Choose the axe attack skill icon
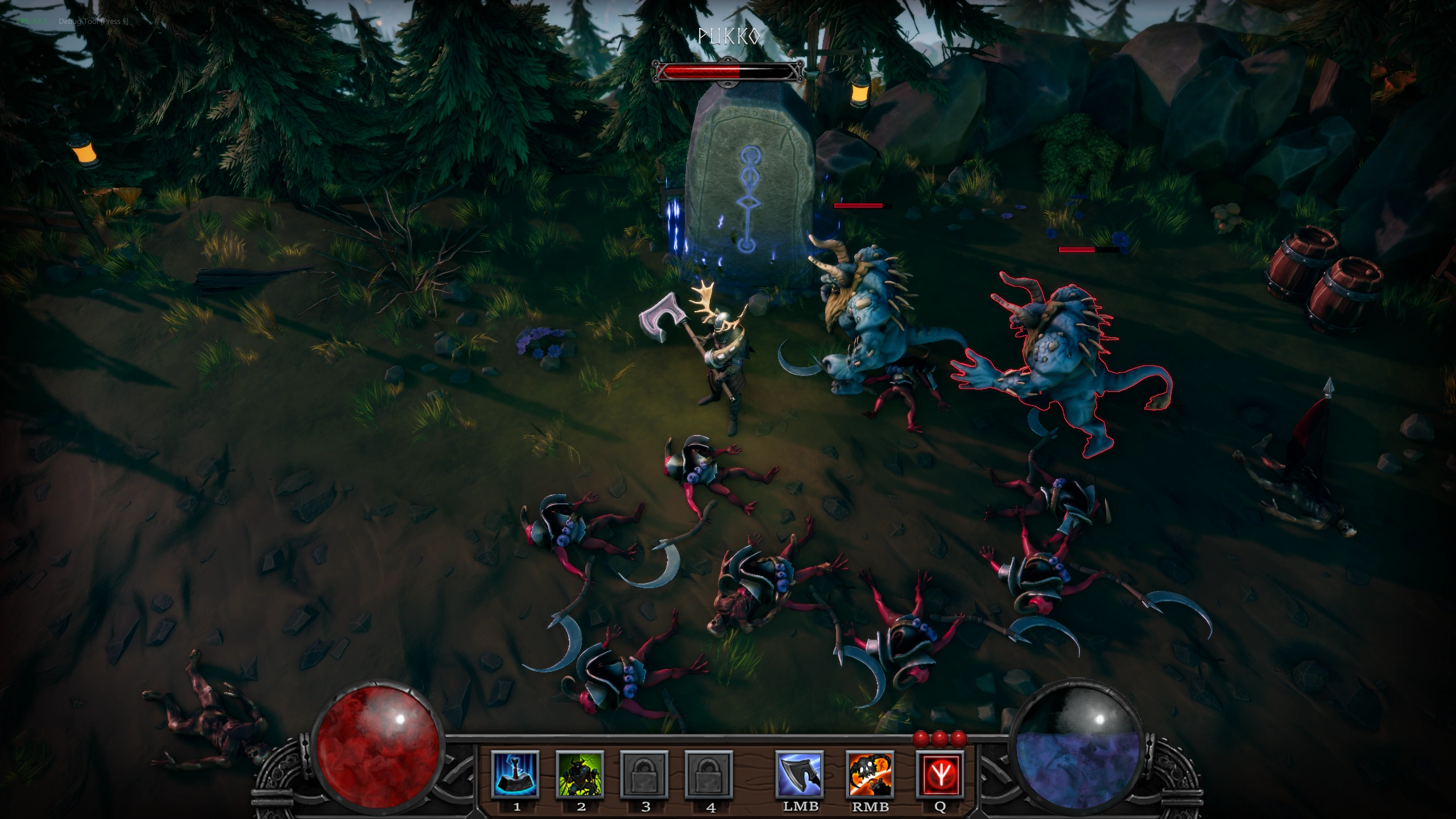Screen dimensions: 1456x819 point(800,774)
